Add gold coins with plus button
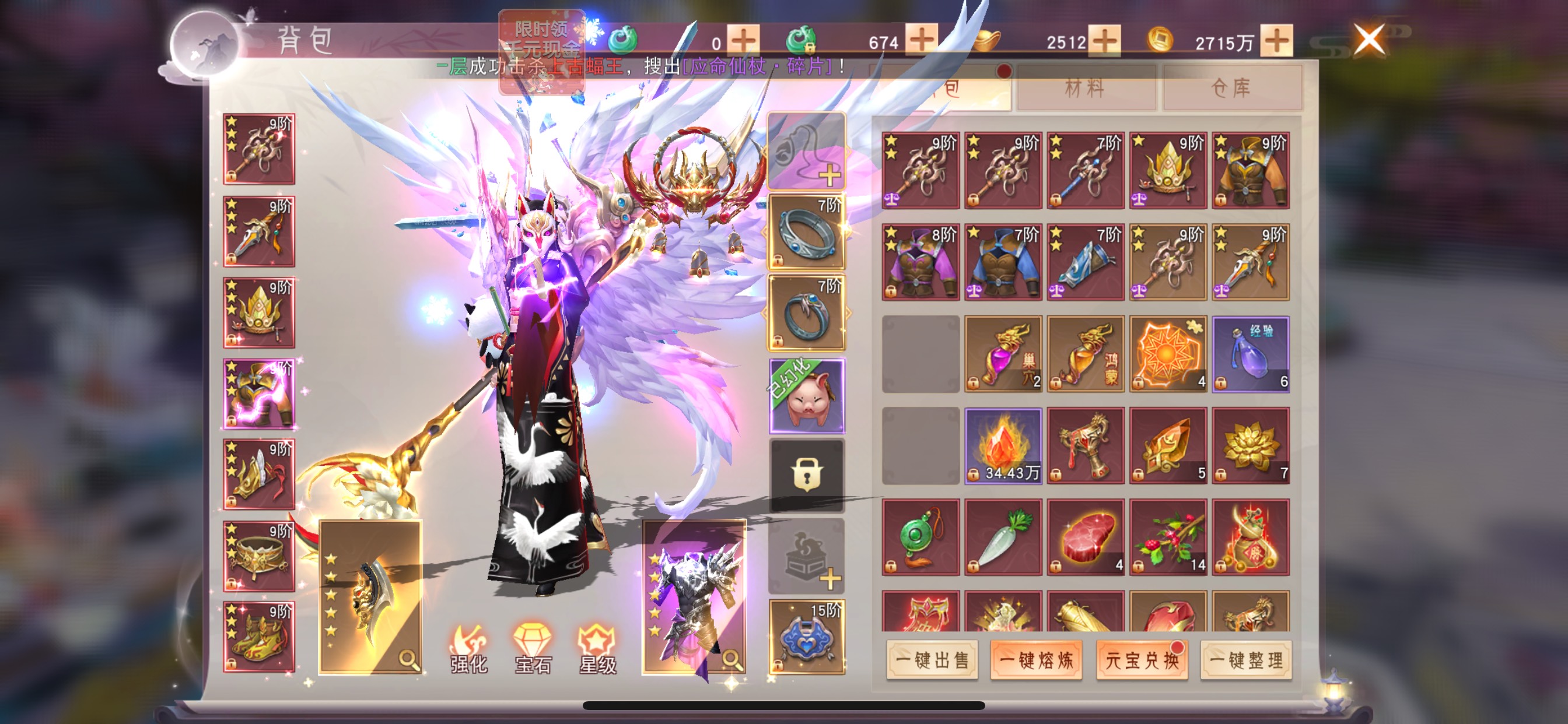 pyautogui.click(x=1276, y=41)
